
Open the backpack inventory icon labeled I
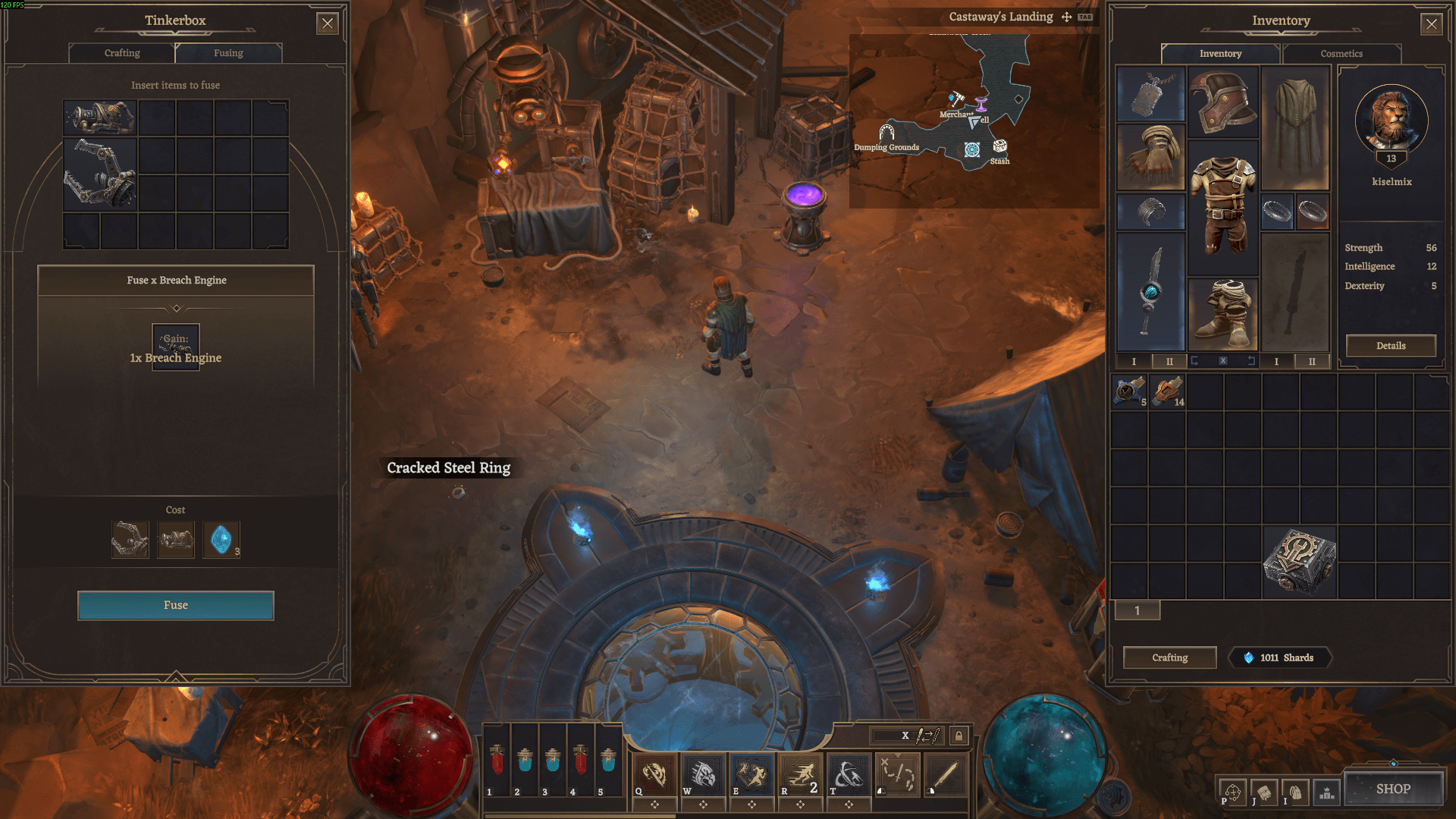(1295, 792)
